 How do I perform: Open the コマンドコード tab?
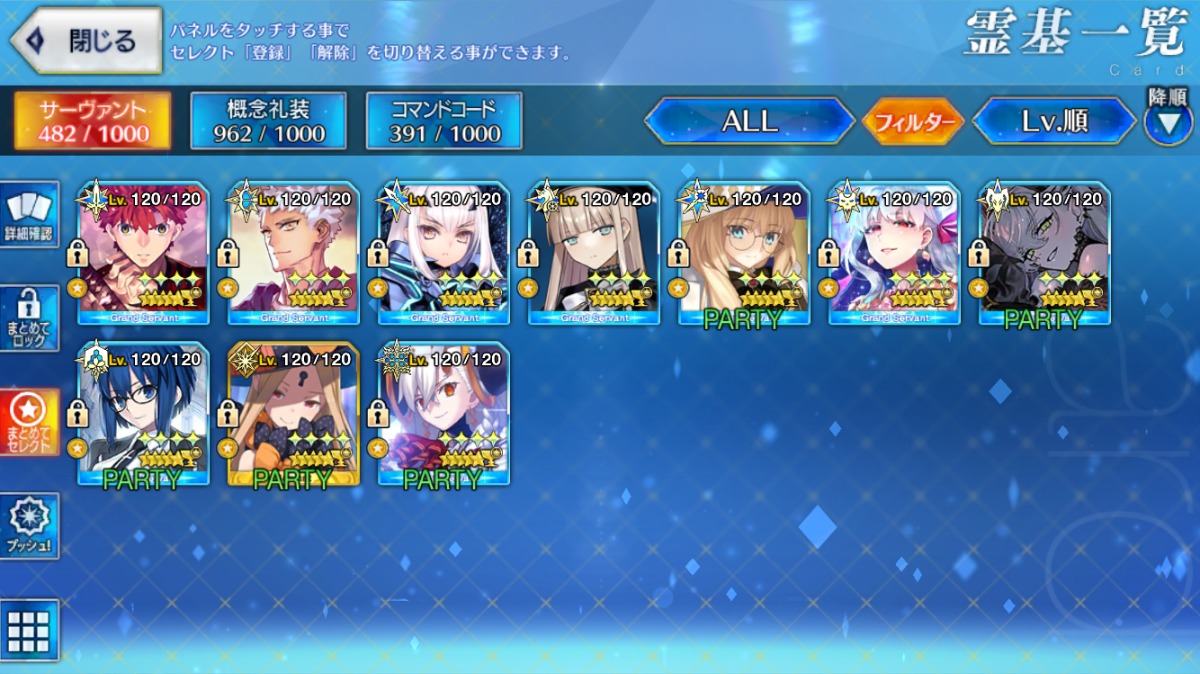pos(444,121)
